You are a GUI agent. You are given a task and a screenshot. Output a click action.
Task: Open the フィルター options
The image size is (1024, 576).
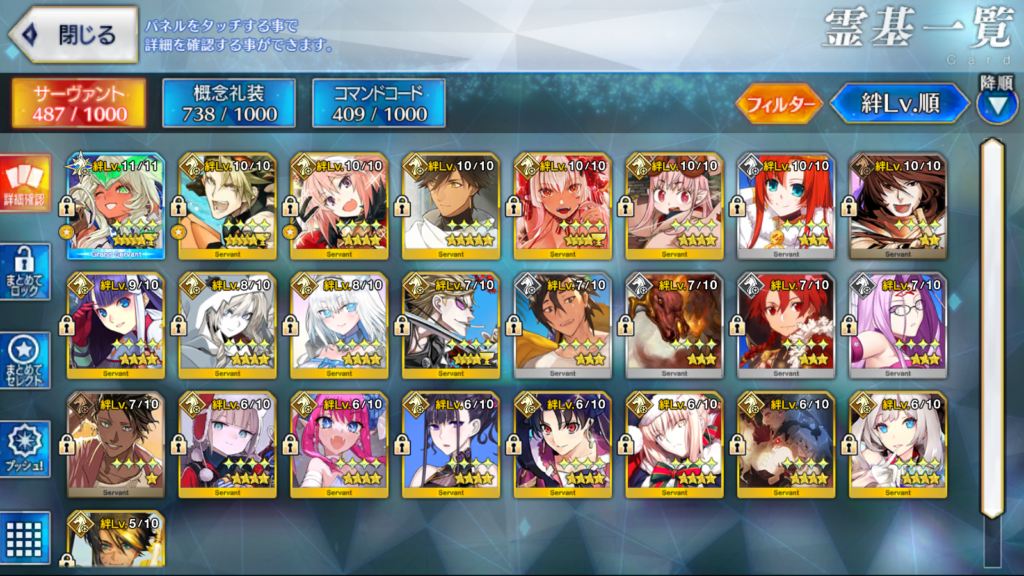pyautogui.click(x=780, y=103)
